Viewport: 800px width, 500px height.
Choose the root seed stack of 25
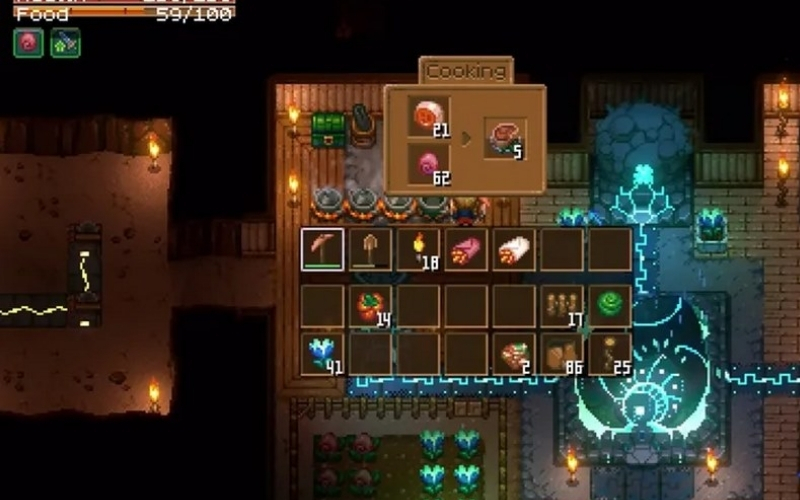(x=610, y=354)
